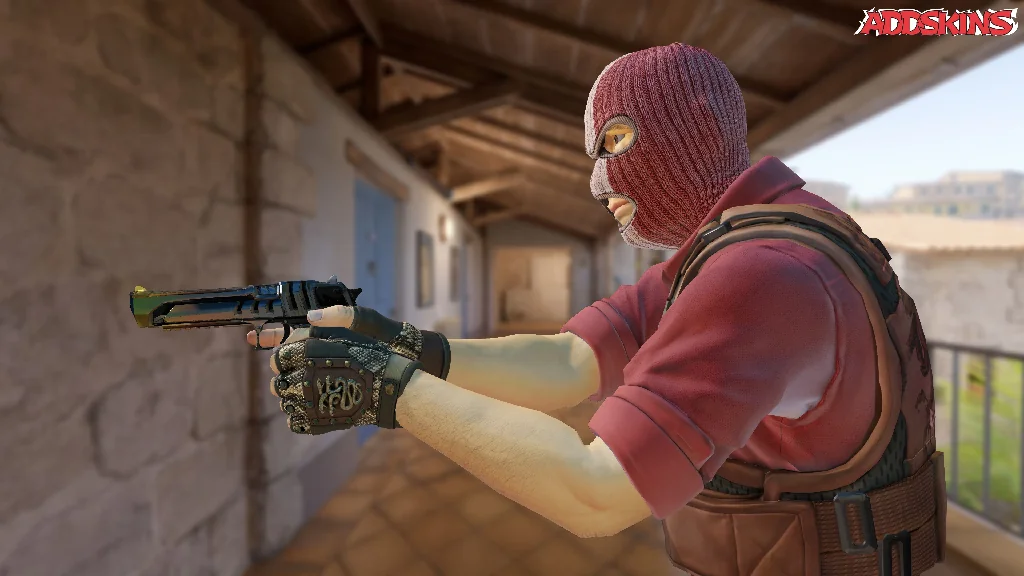This screenshot has height=576, width=1024.
Task: Click the ADDSKINS logo watermark
Action: (x=938, y=22)
